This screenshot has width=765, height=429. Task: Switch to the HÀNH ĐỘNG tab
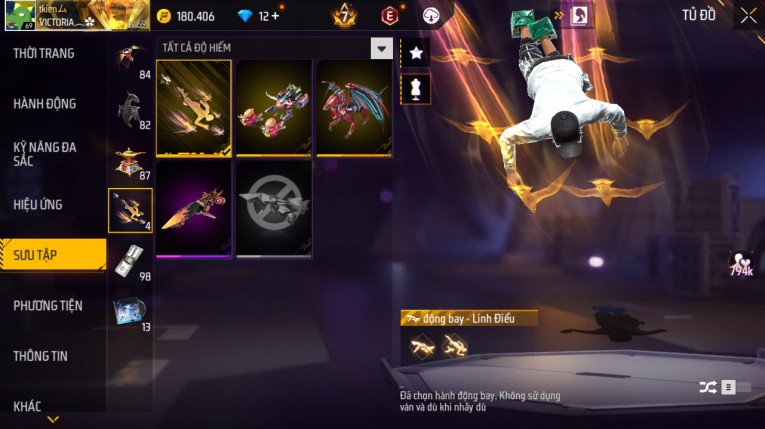[x=45, y=103]
